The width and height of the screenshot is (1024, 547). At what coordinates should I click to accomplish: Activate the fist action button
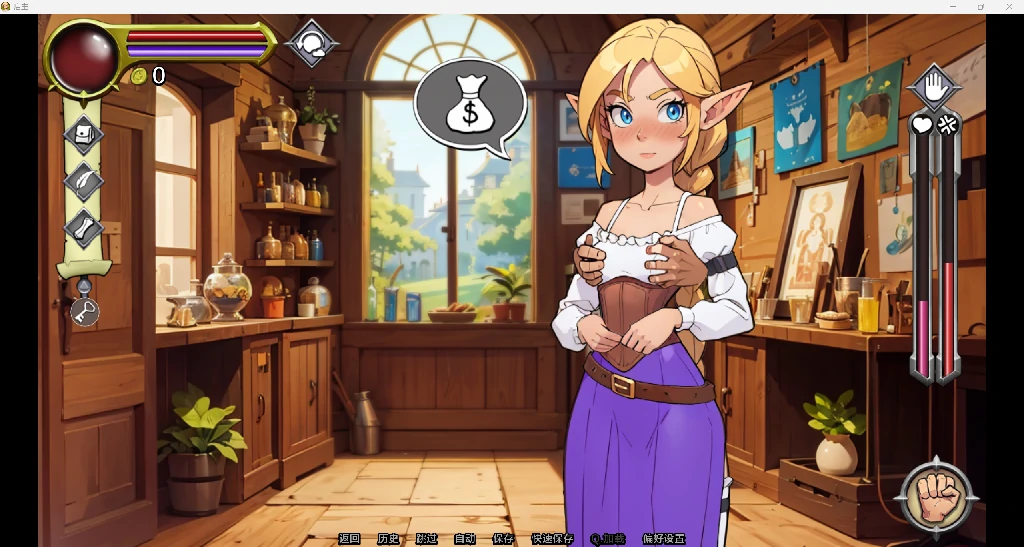click(x=936, y=496)
